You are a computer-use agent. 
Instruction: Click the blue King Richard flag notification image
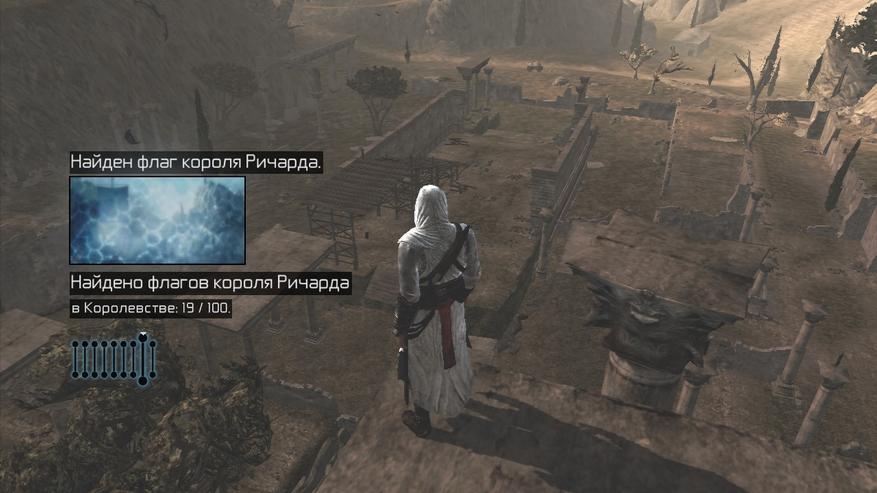[x=157, y=220]
